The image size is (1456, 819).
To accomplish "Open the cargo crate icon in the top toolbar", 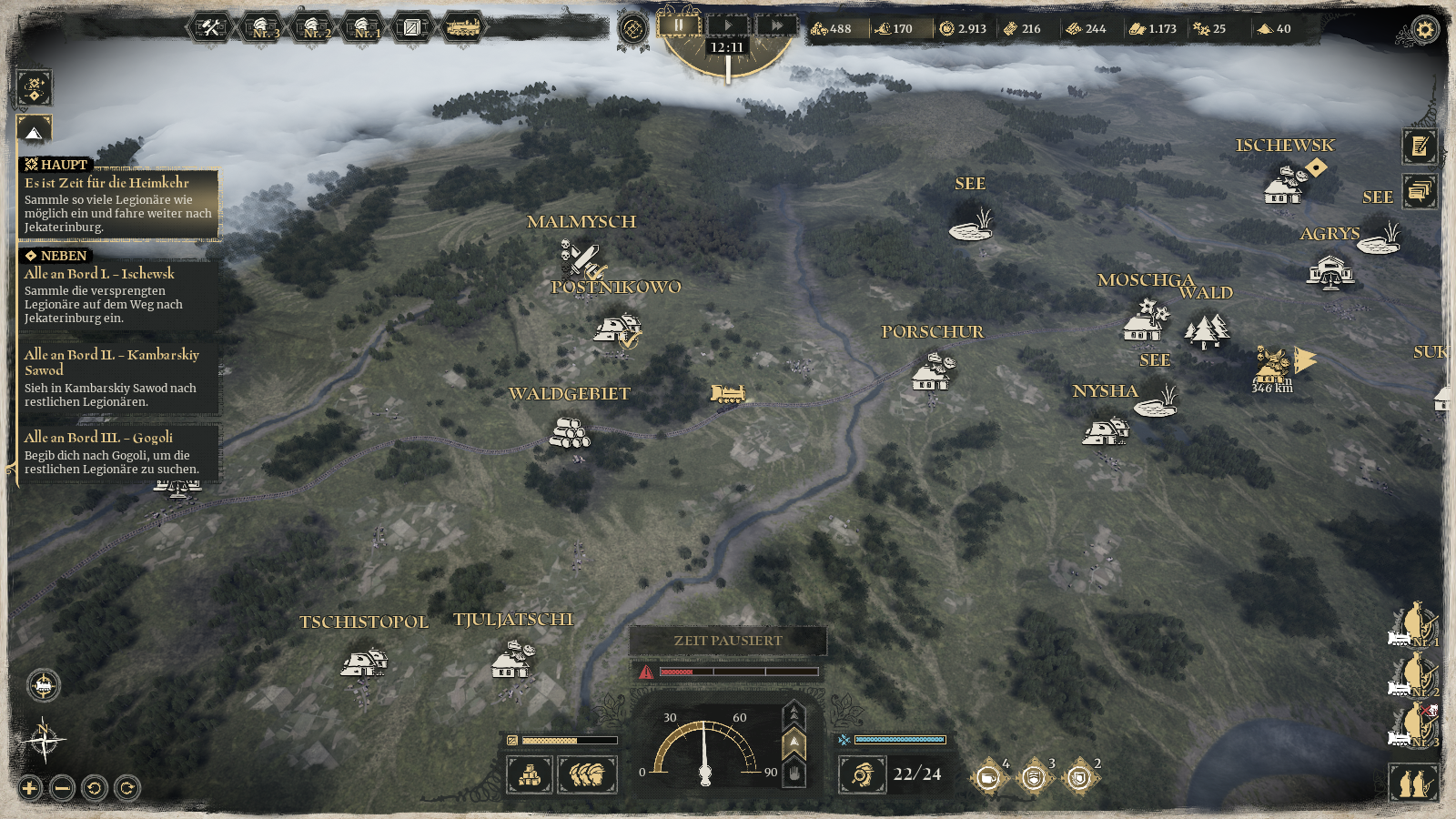I will 414,28.
